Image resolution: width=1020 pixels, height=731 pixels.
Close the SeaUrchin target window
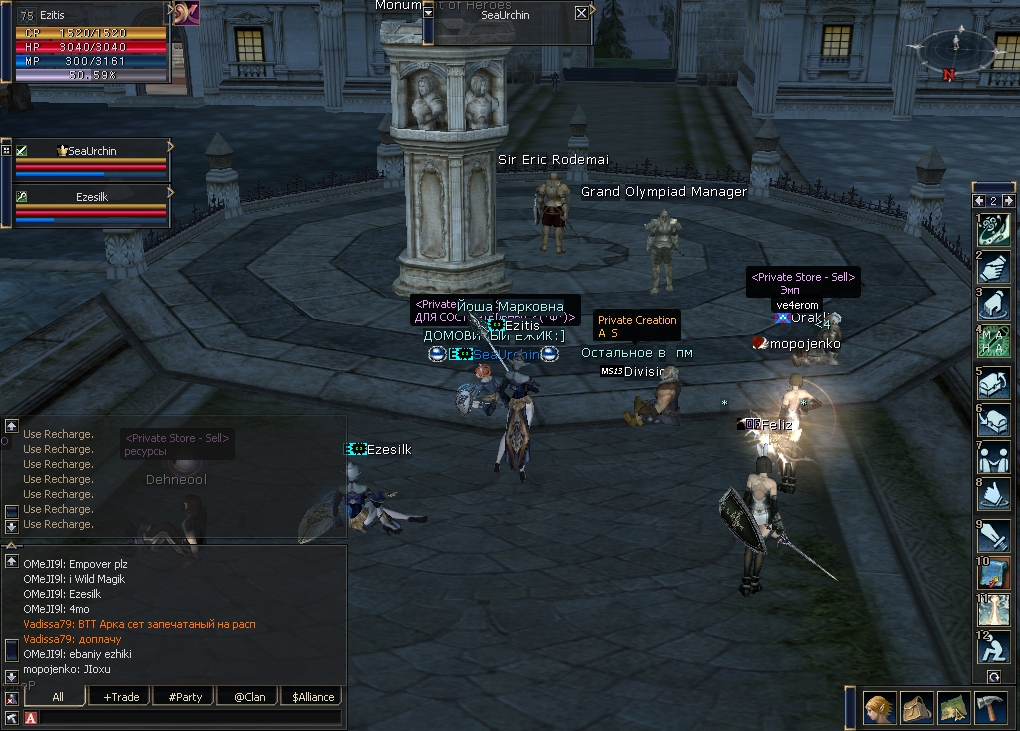pos(582,13)
